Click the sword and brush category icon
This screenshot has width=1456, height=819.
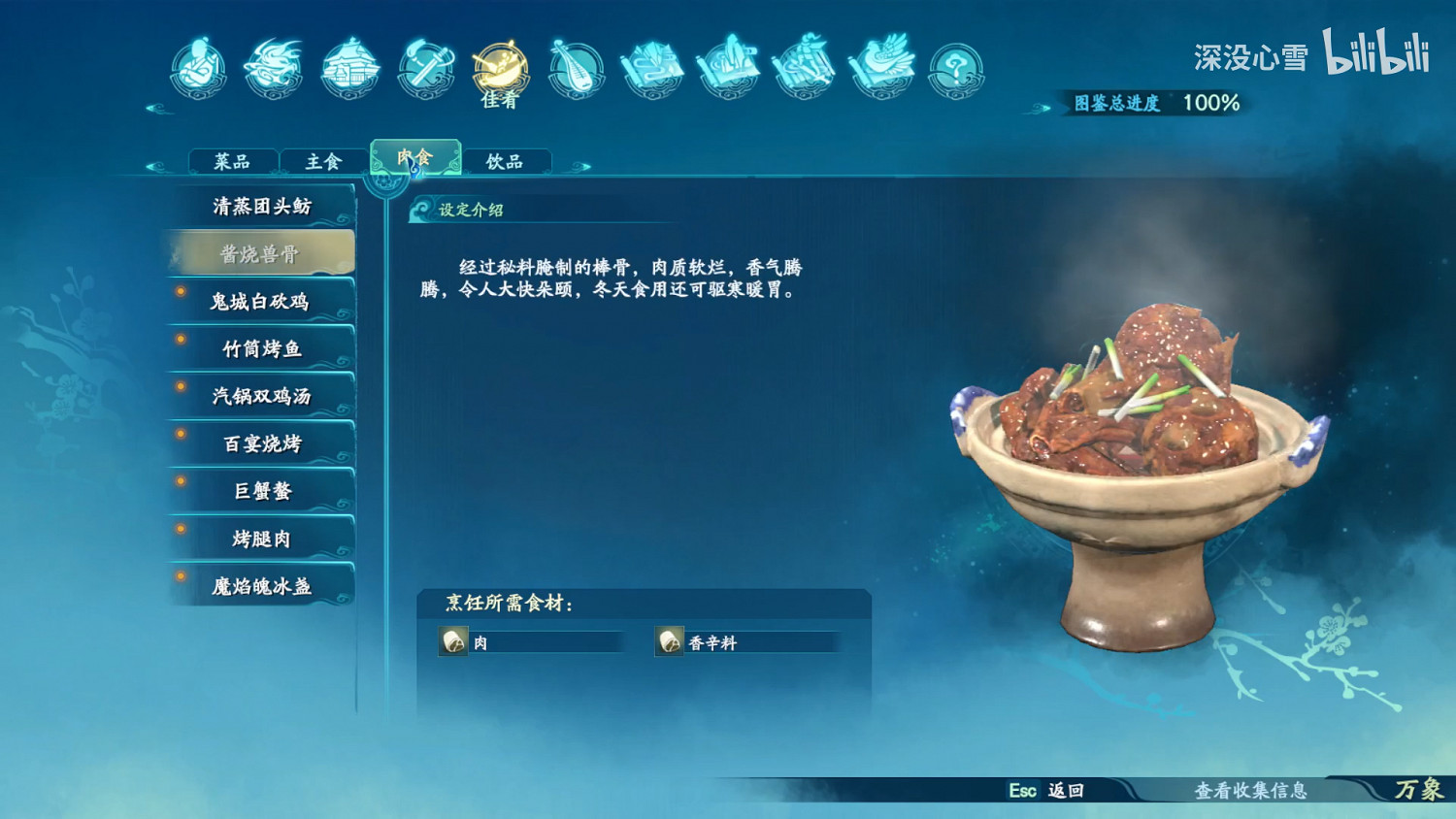pyautogui.click(x=427, y=66)
